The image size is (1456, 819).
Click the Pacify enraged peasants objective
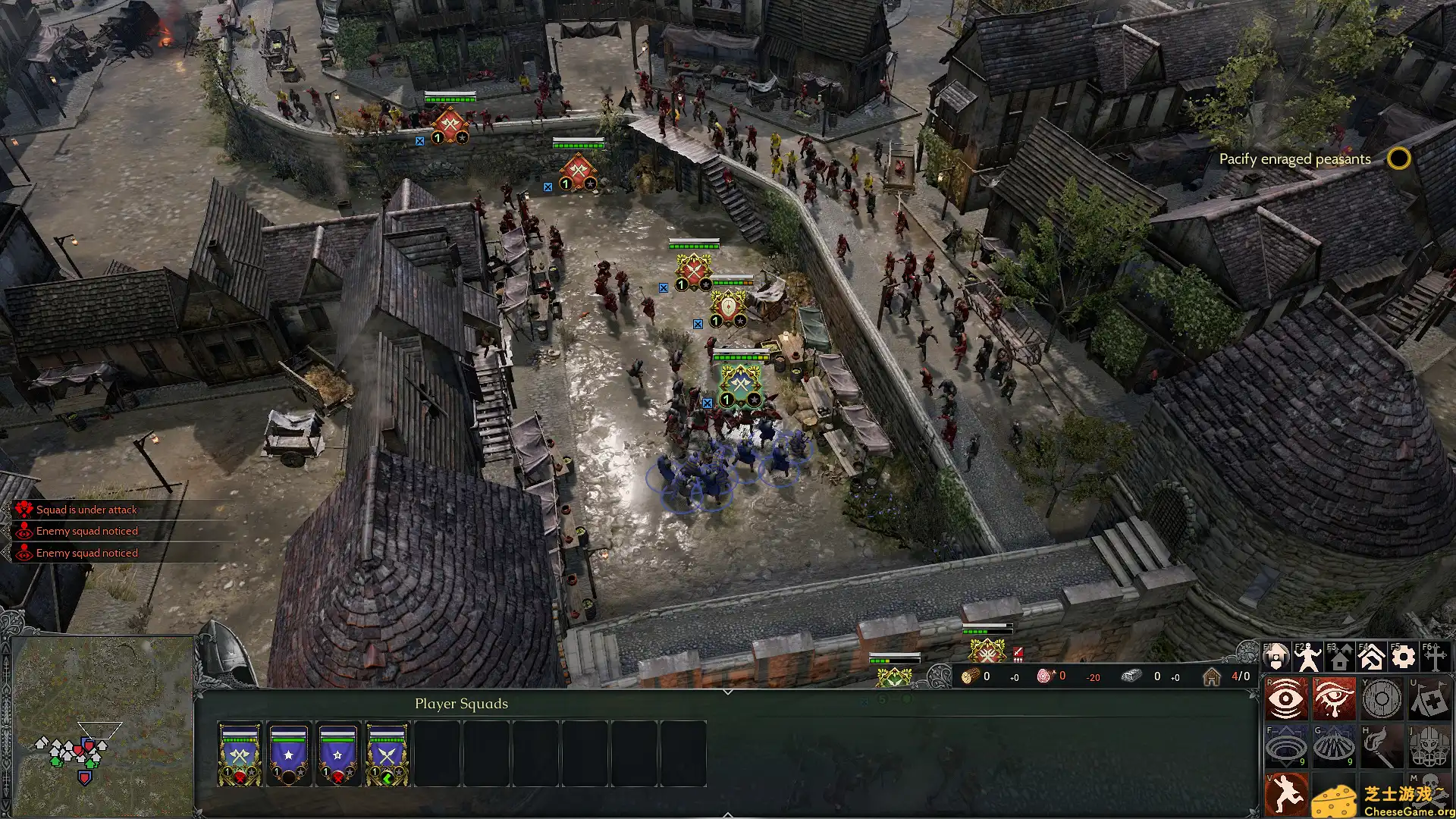point(1294,159)
